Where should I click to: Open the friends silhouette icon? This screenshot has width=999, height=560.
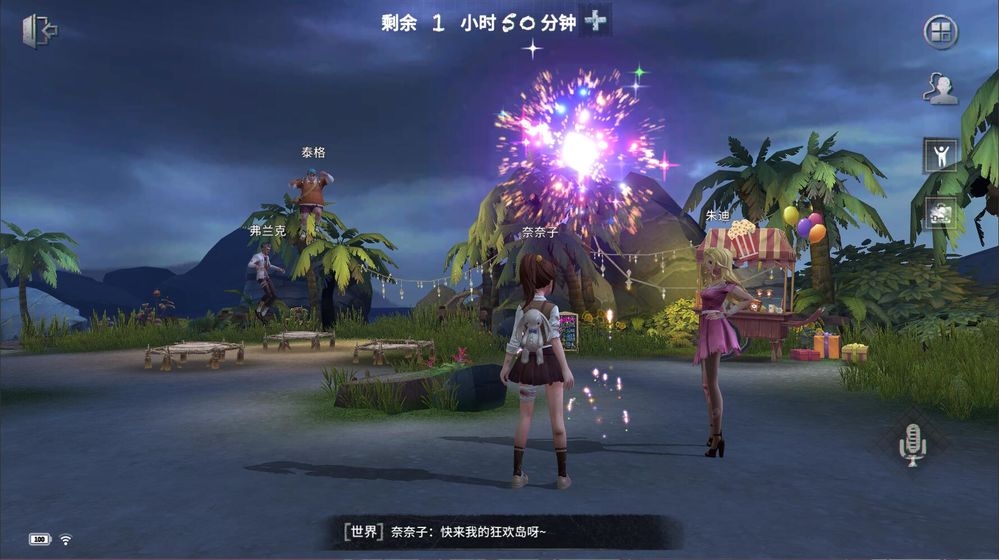pos(940,89)
